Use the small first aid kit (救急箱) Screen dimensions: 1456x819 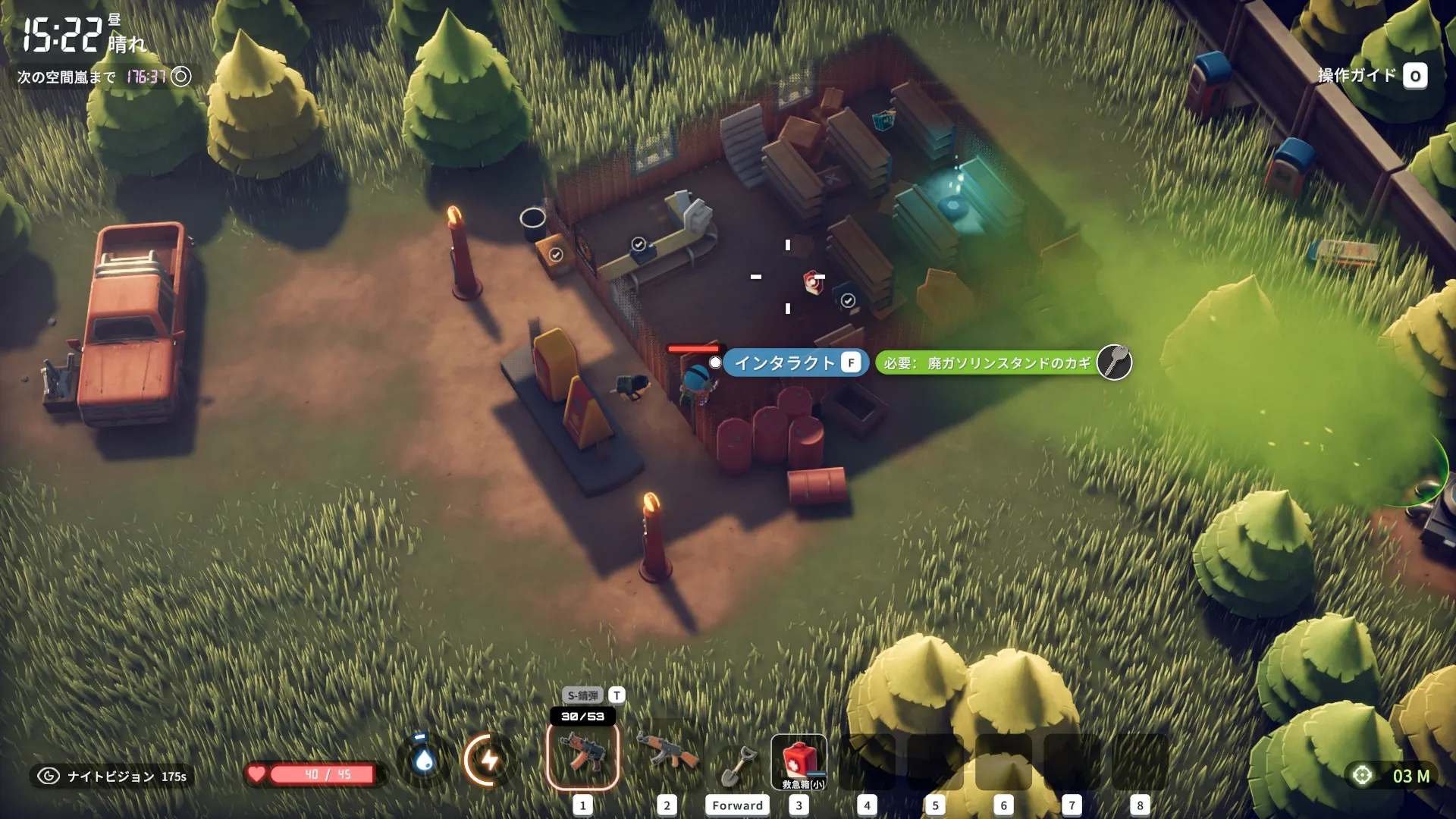pyautogui.click(x=799, y=761)
